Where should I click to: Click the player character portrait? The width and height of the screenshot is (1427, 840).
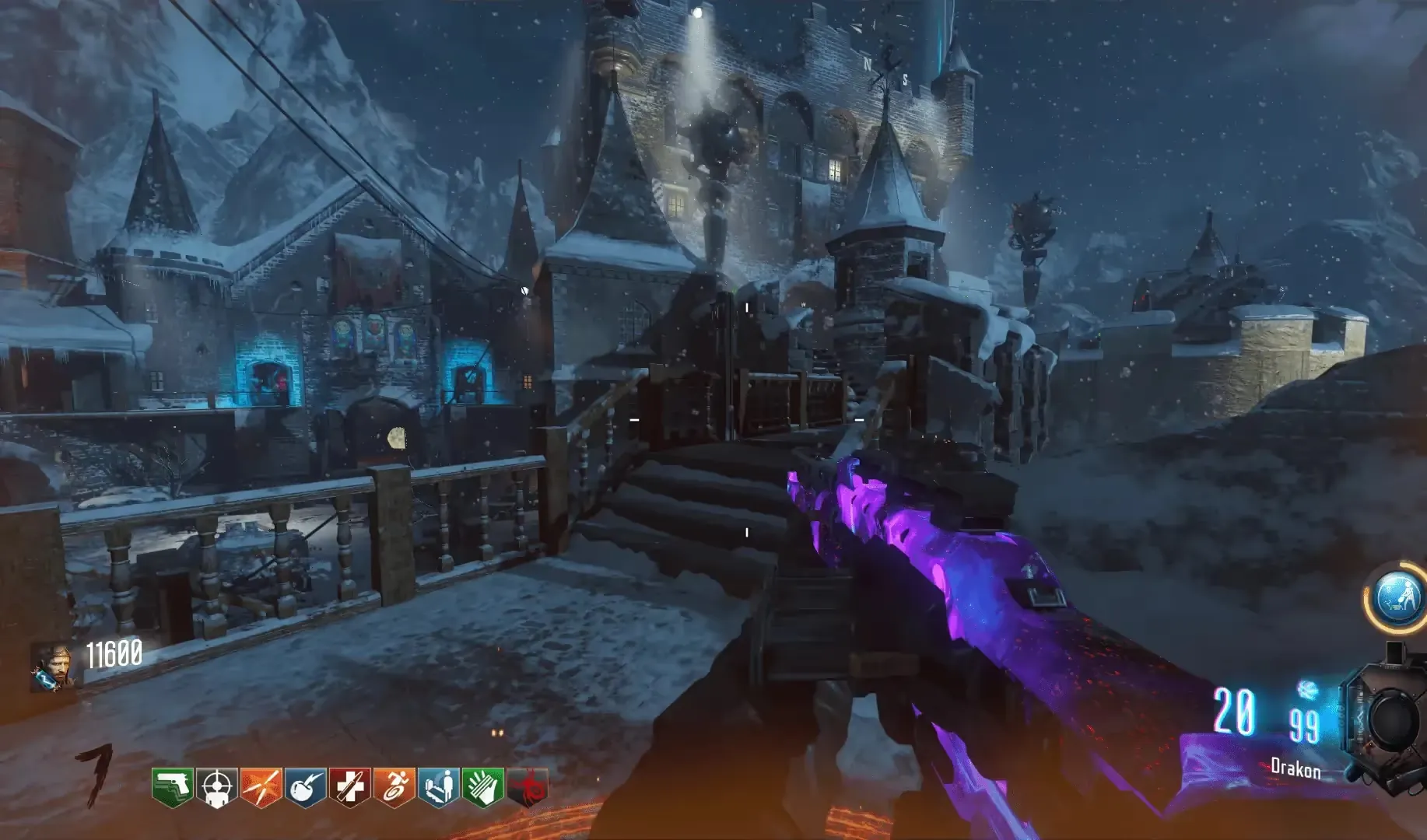pos(51,667)
